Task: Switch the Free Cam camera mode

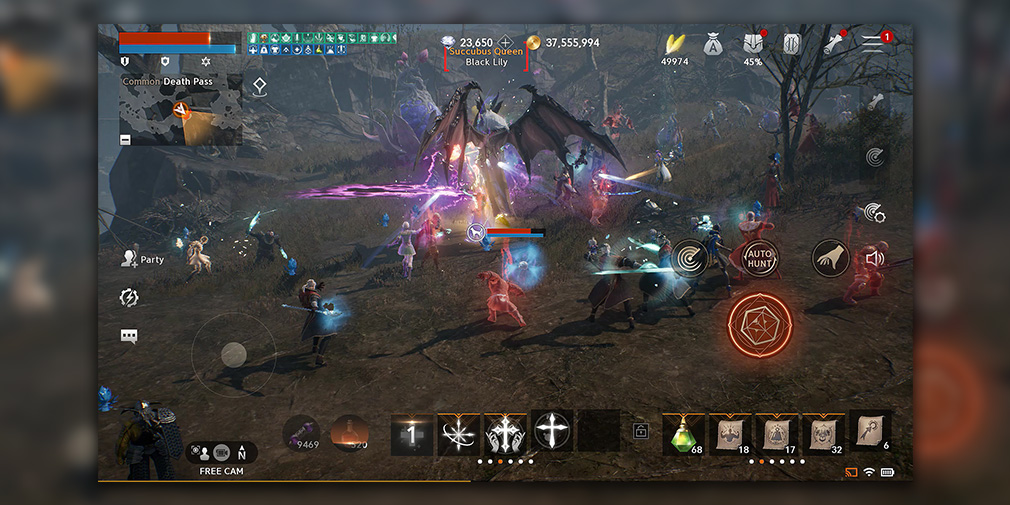Action: [221, 454]
